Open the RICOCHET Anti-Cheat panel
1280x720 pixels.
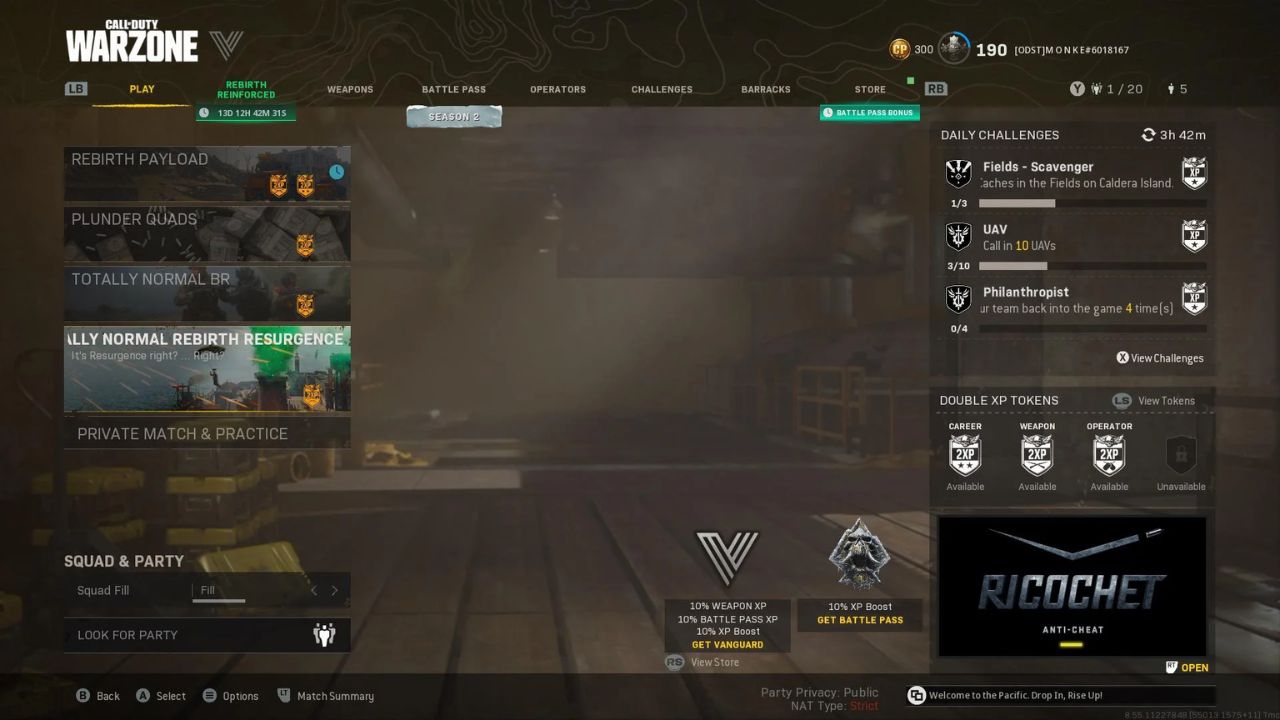point(1072,586)
